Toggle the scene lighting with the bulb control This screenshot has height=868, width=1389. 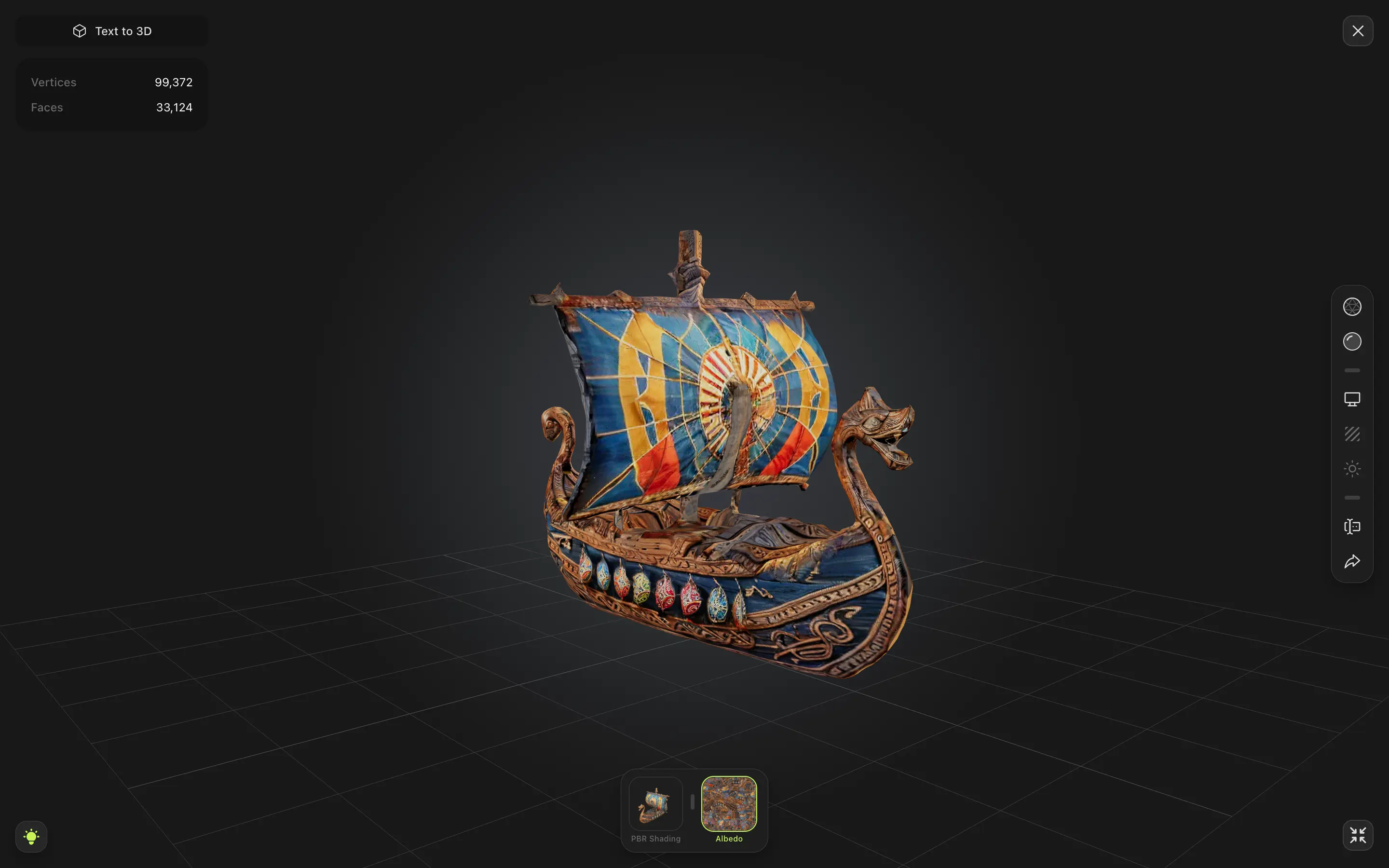[x=31, y=836]
